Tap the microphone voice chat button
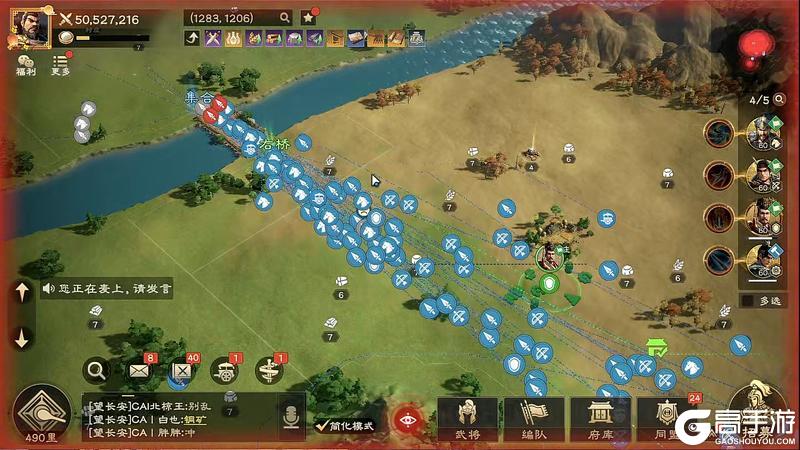Screen dimensions: 800x450 (293, 416)
